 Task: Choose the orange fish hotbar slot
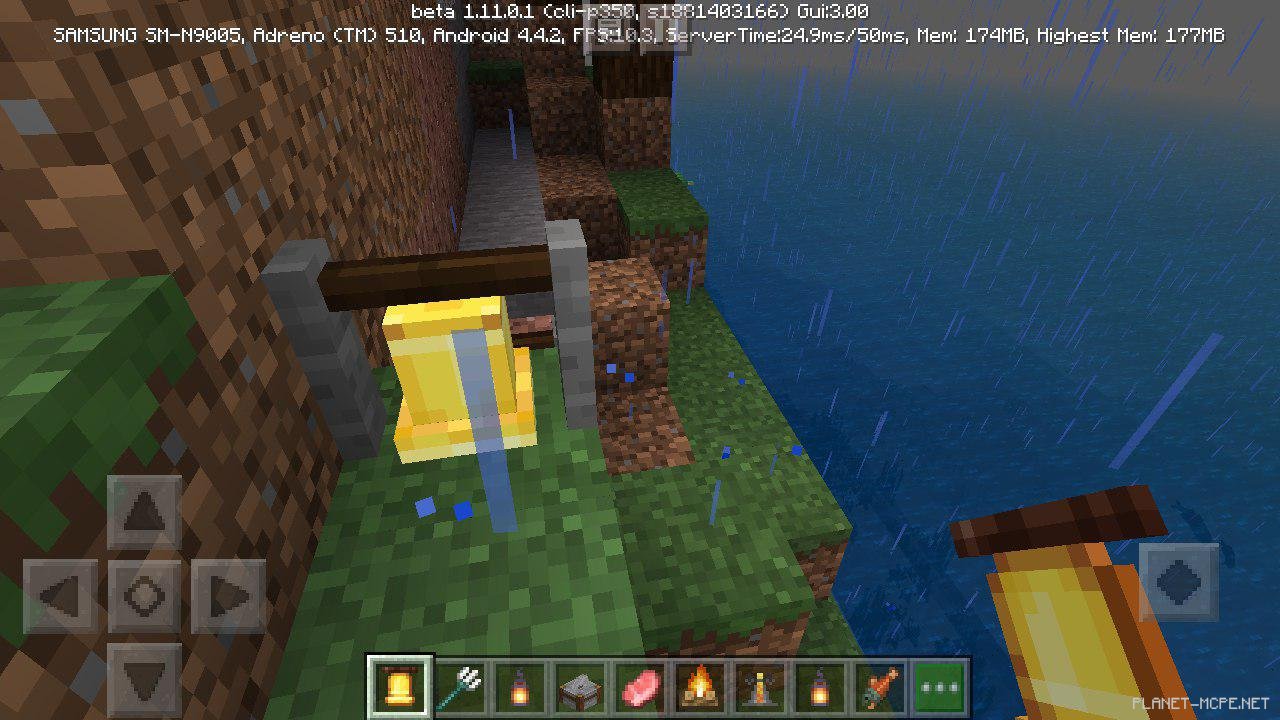(880, 687)
